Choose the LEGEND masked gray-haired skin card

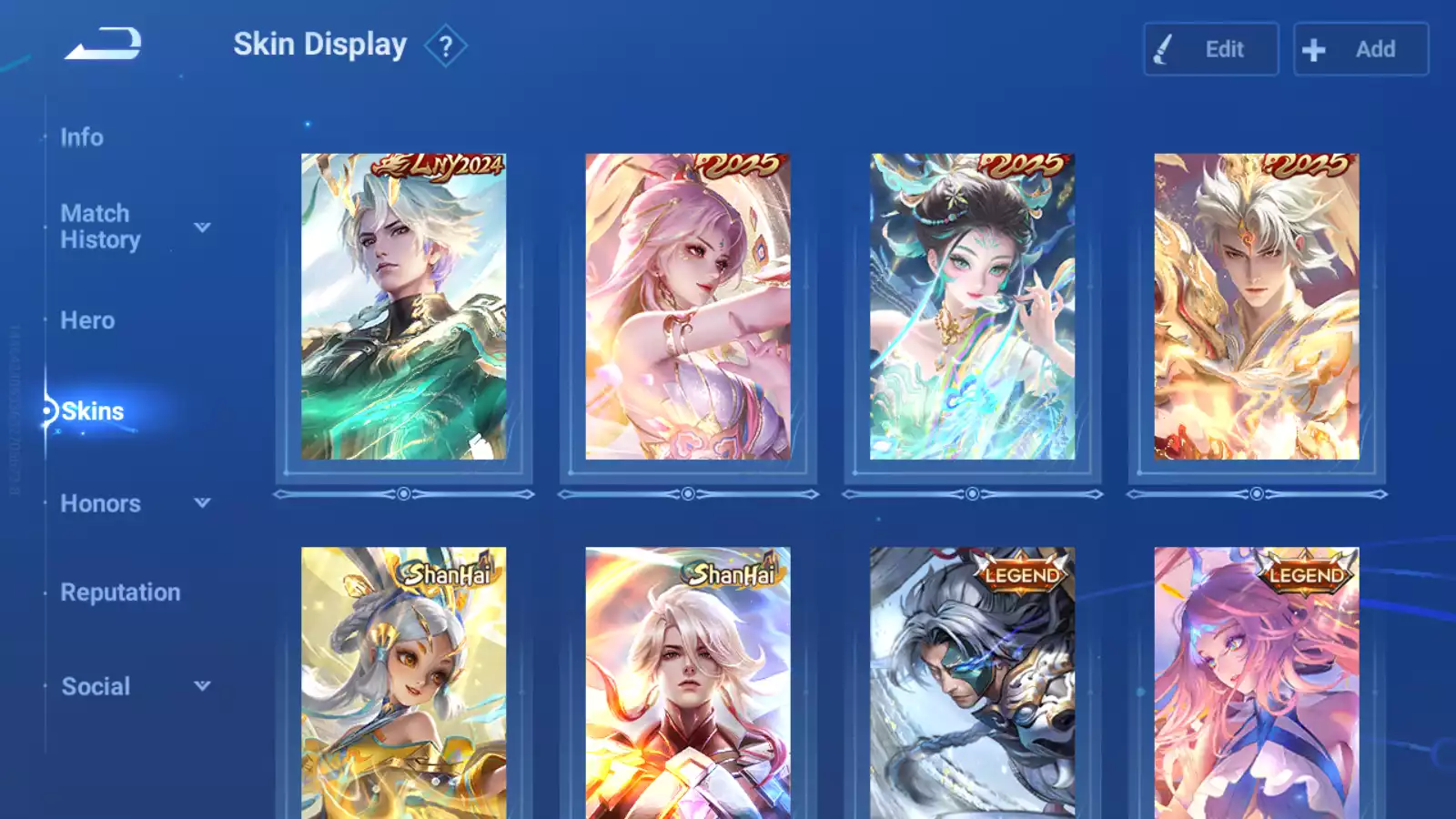tap(972, 682)
